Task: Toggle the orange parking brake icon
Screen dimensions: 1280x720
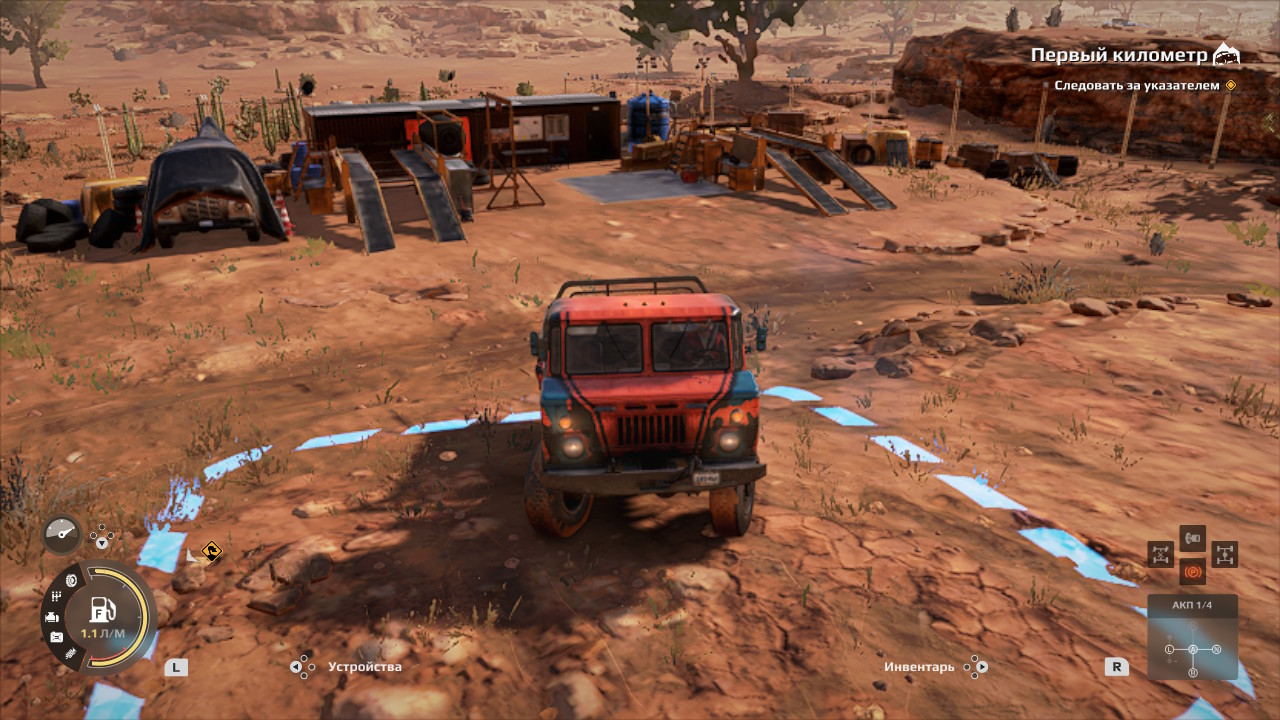Action: click(x=1192, y=572)
